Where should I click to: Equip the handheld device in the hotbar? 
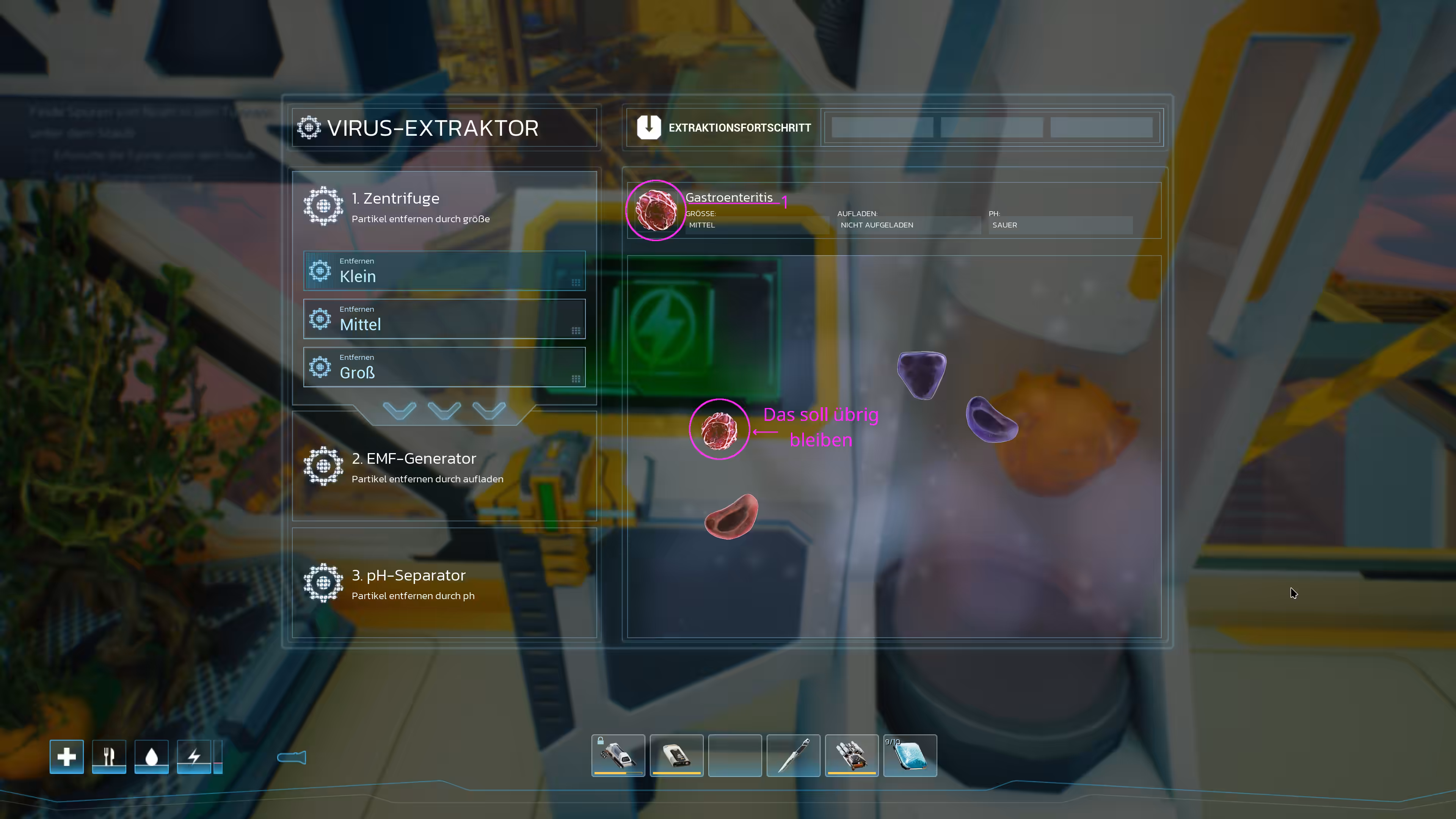tap(676, 755)
